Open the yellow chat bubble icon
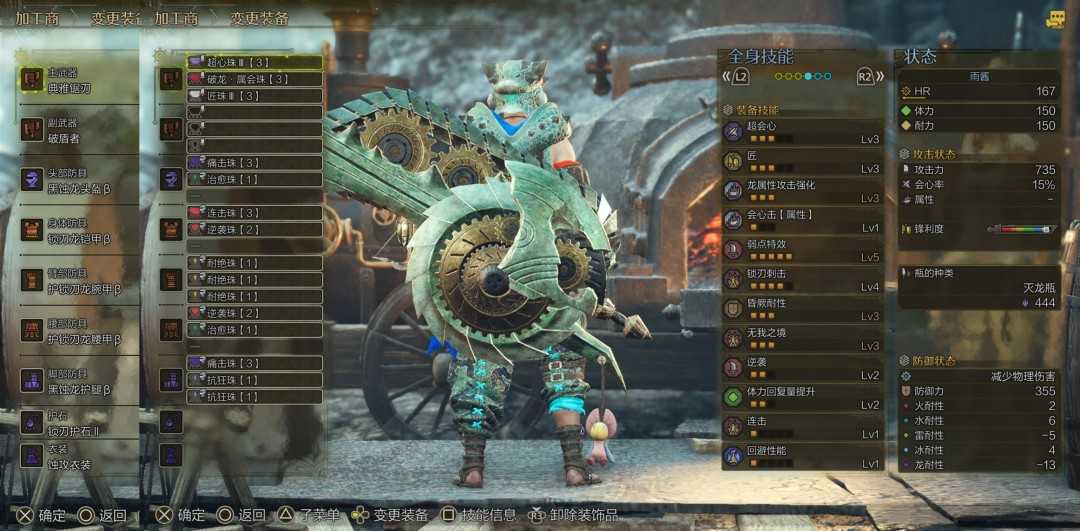Image resolution: width=1080 pixels, height=531 pixels. coord(1056,19)
